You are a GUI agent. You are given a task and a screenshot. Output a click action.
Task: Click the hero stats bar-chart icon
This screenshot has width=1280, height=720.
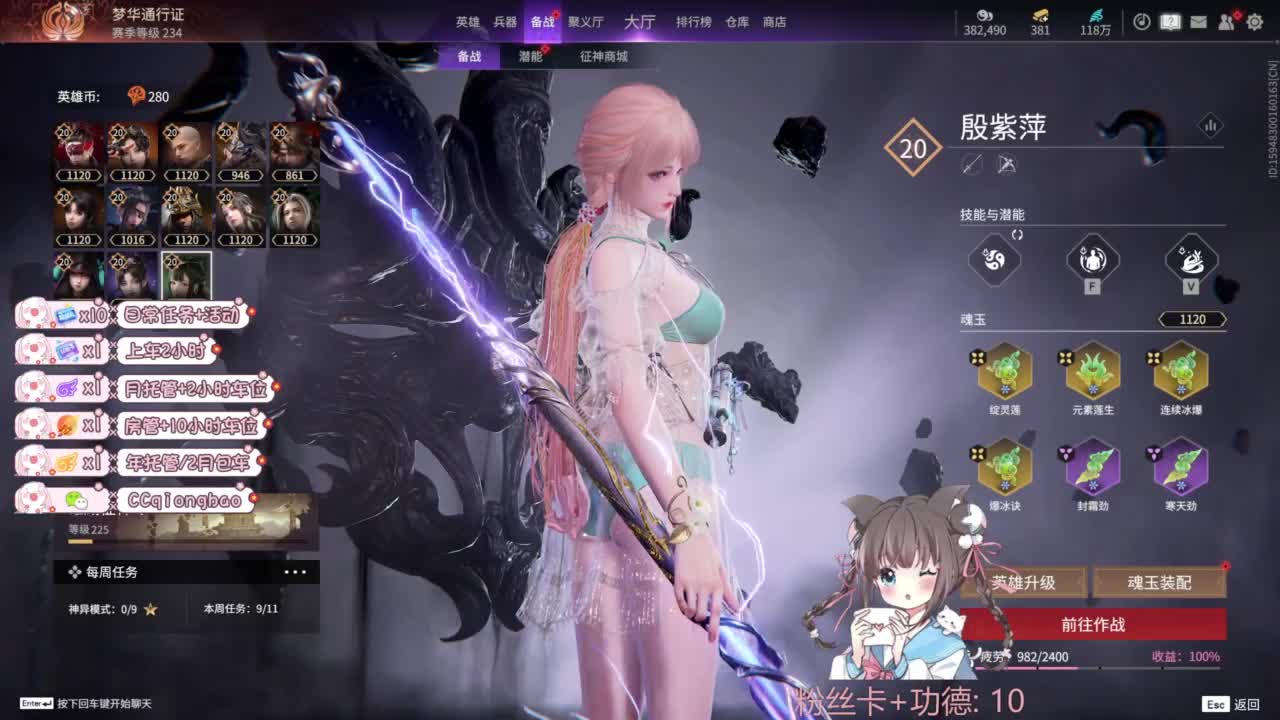[x=1212, y=125]
